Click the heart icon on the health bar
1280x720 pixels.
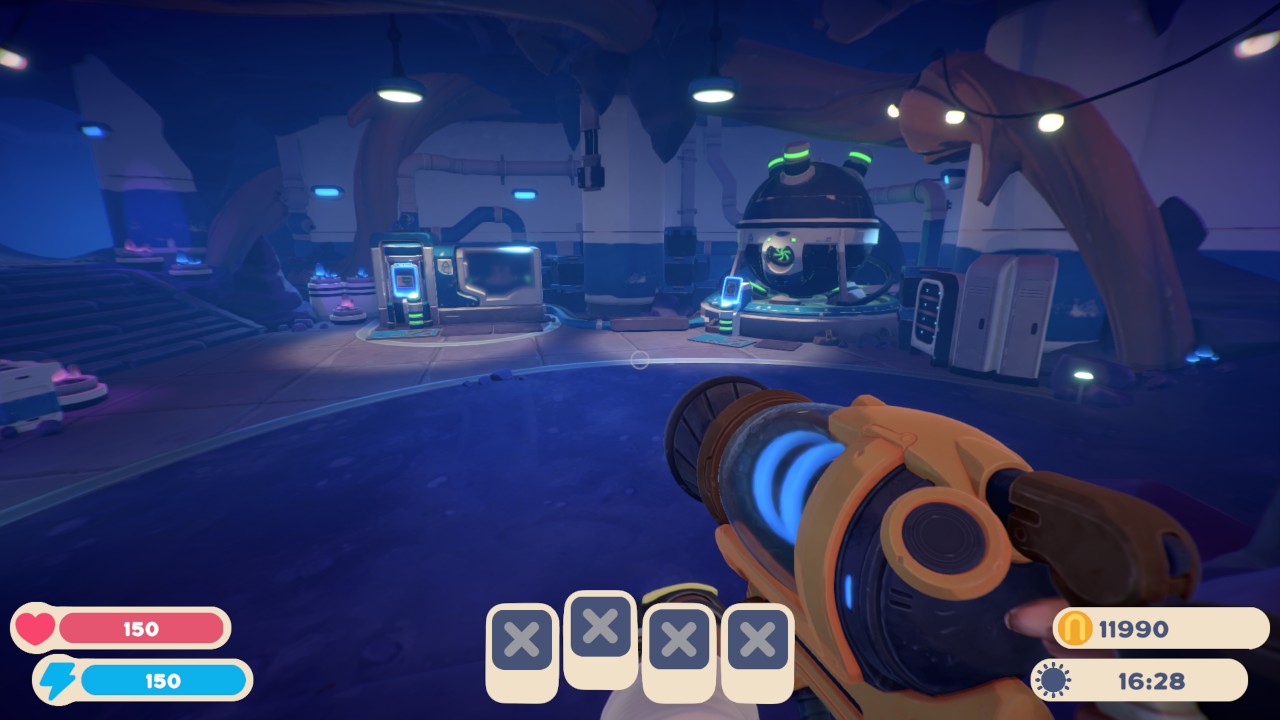pyautogui.click(x=34, y=628)
